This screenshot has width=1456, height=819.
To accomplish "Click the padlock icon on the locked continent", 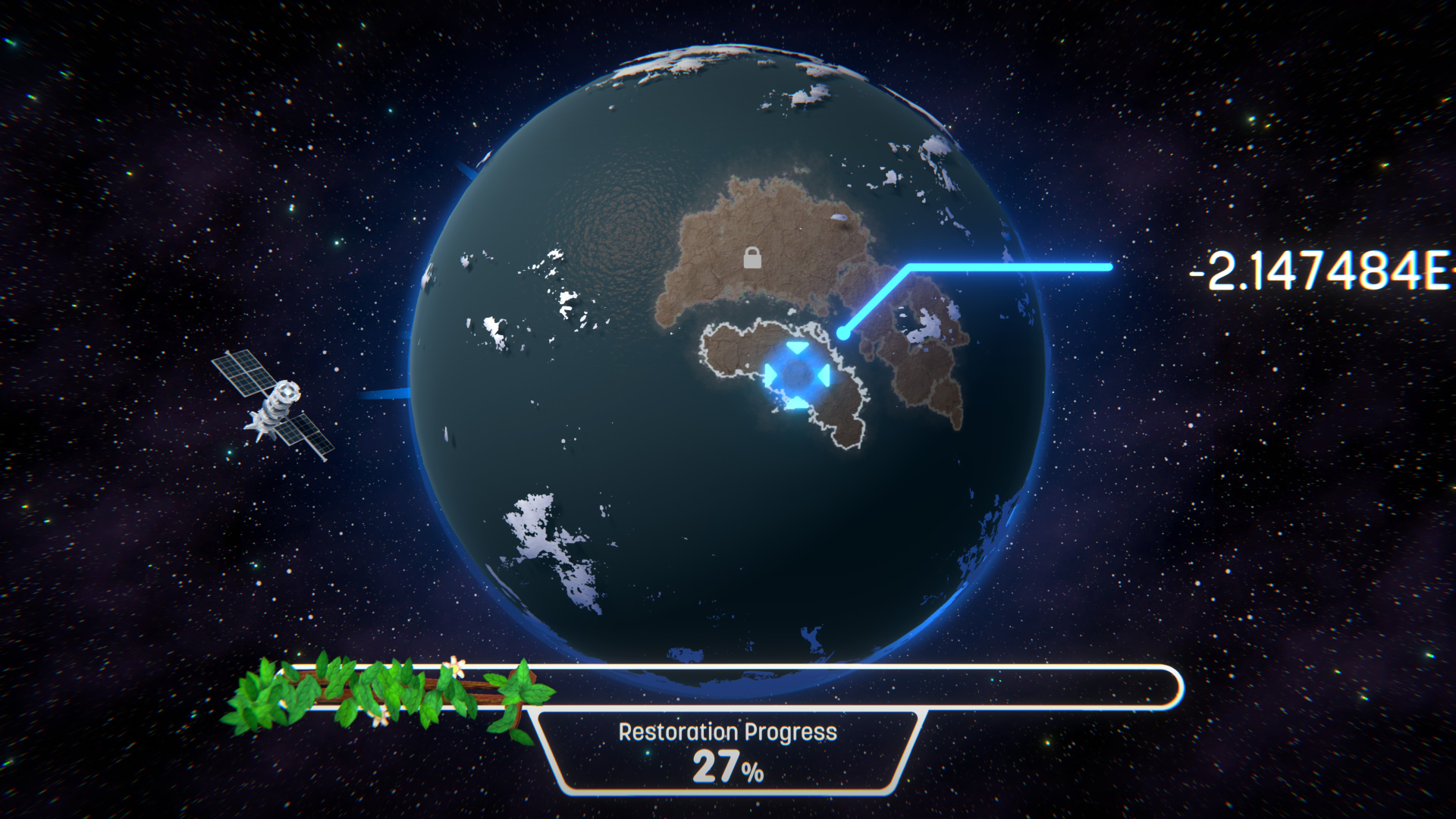I will coord(752,258).
